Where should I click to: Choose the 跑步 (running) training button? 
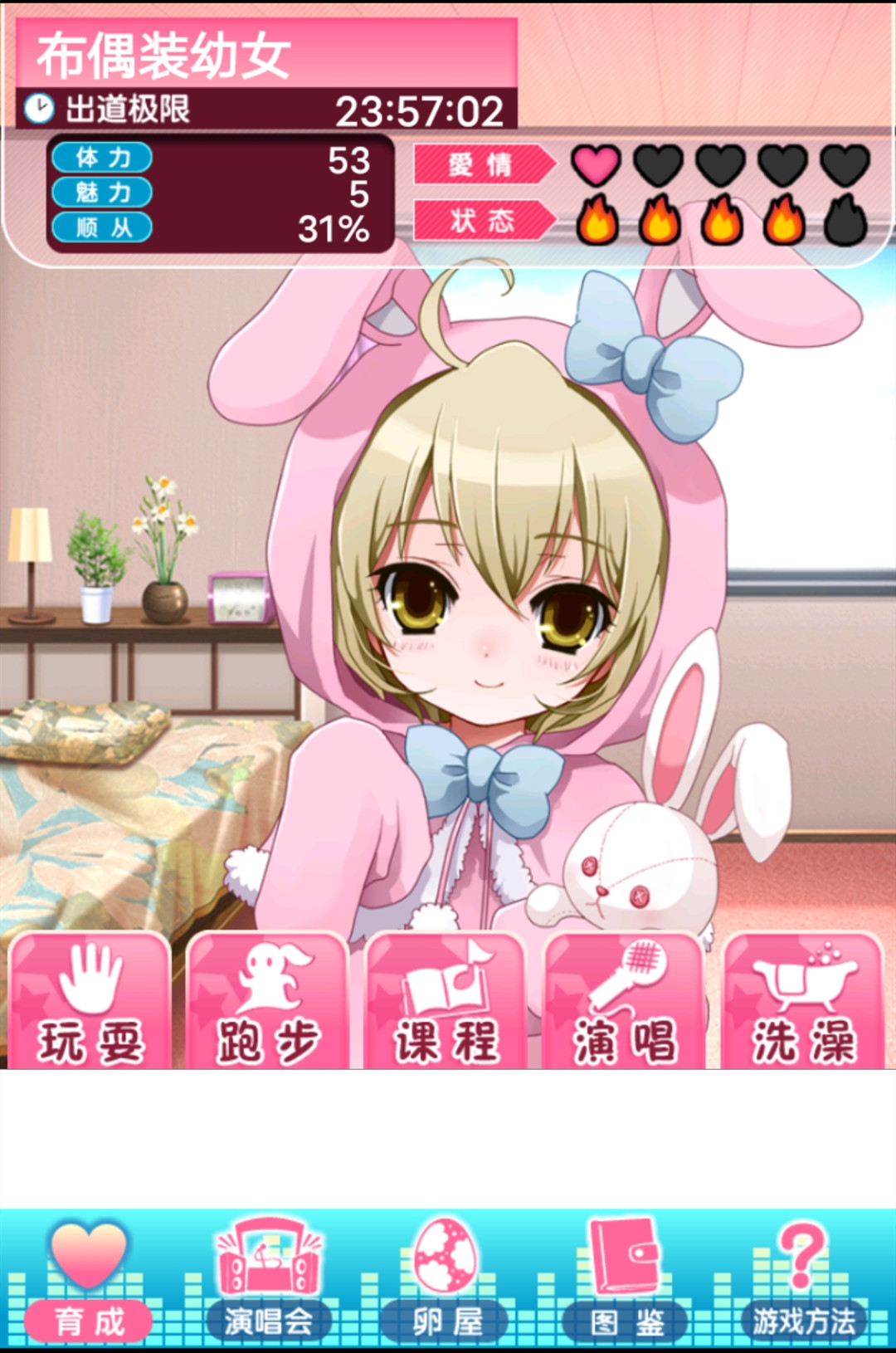click(x=268, y=1002)
